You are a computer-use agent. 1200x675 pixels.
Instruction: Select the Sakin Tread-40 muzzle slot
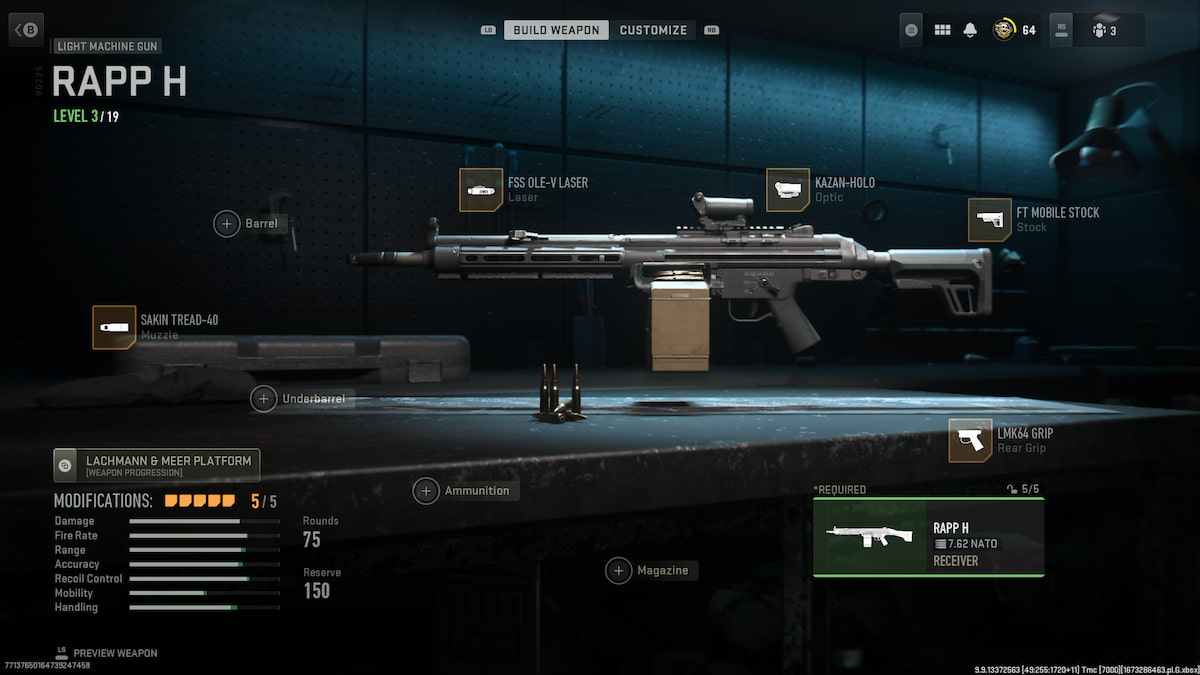pyautogui.click(x=114, y=328)
